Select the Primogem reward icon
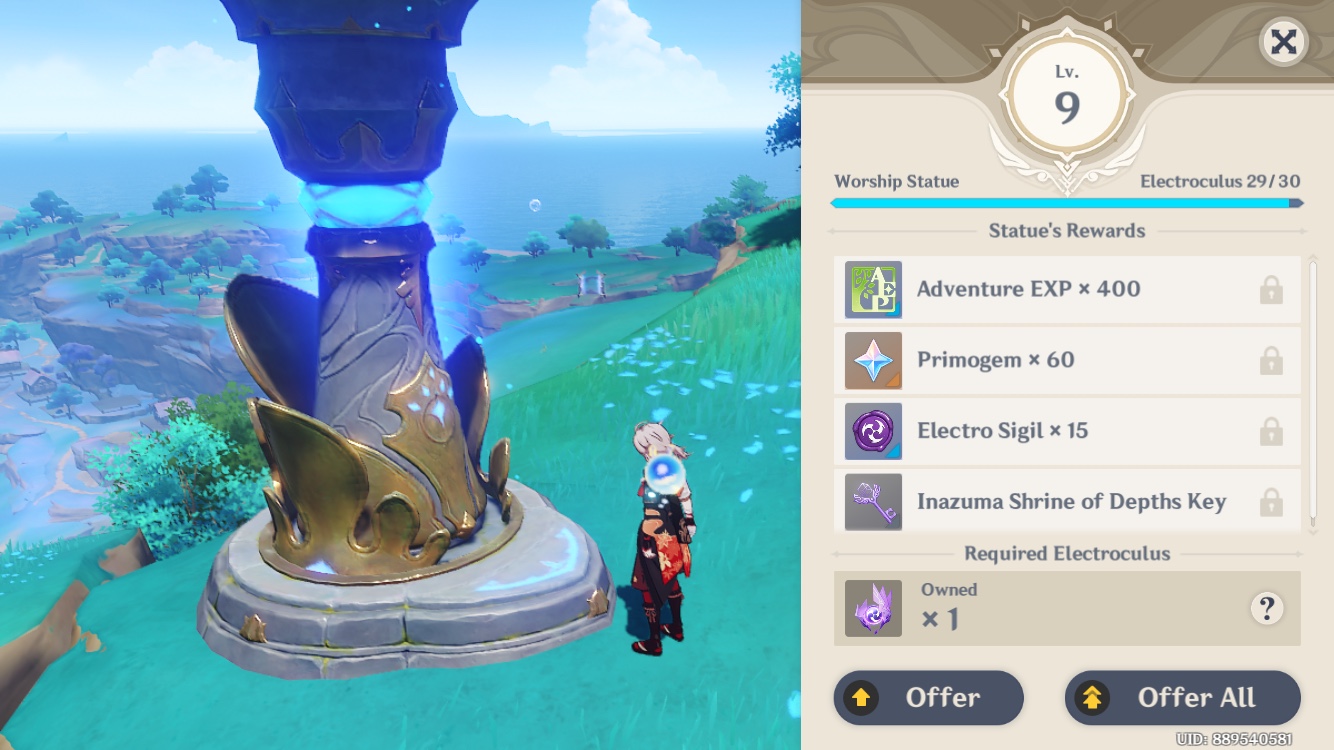The image size is (1334, 750). [874, 360]
